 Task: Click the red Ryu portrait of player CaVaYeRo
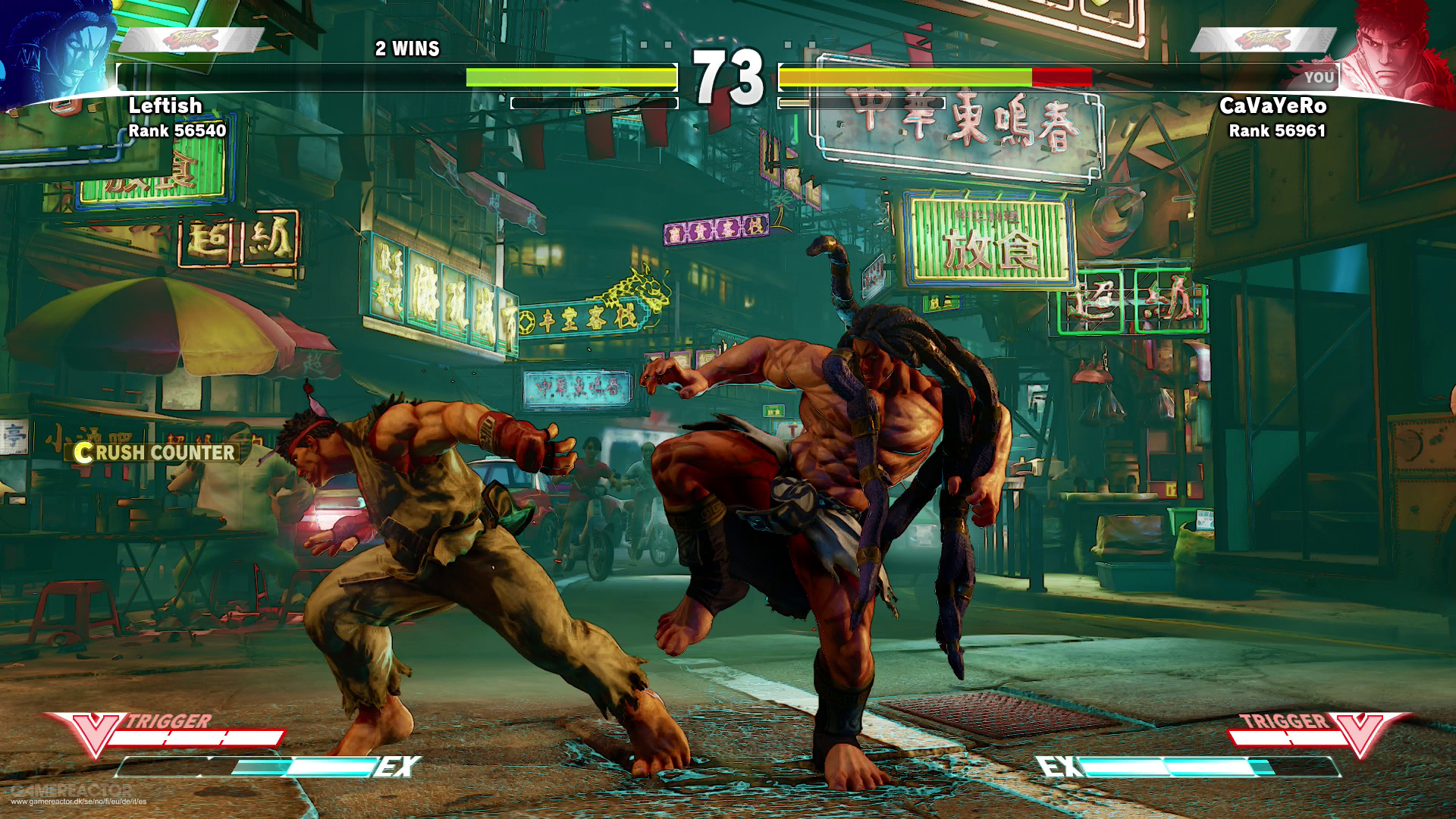tap(1395, 53)
